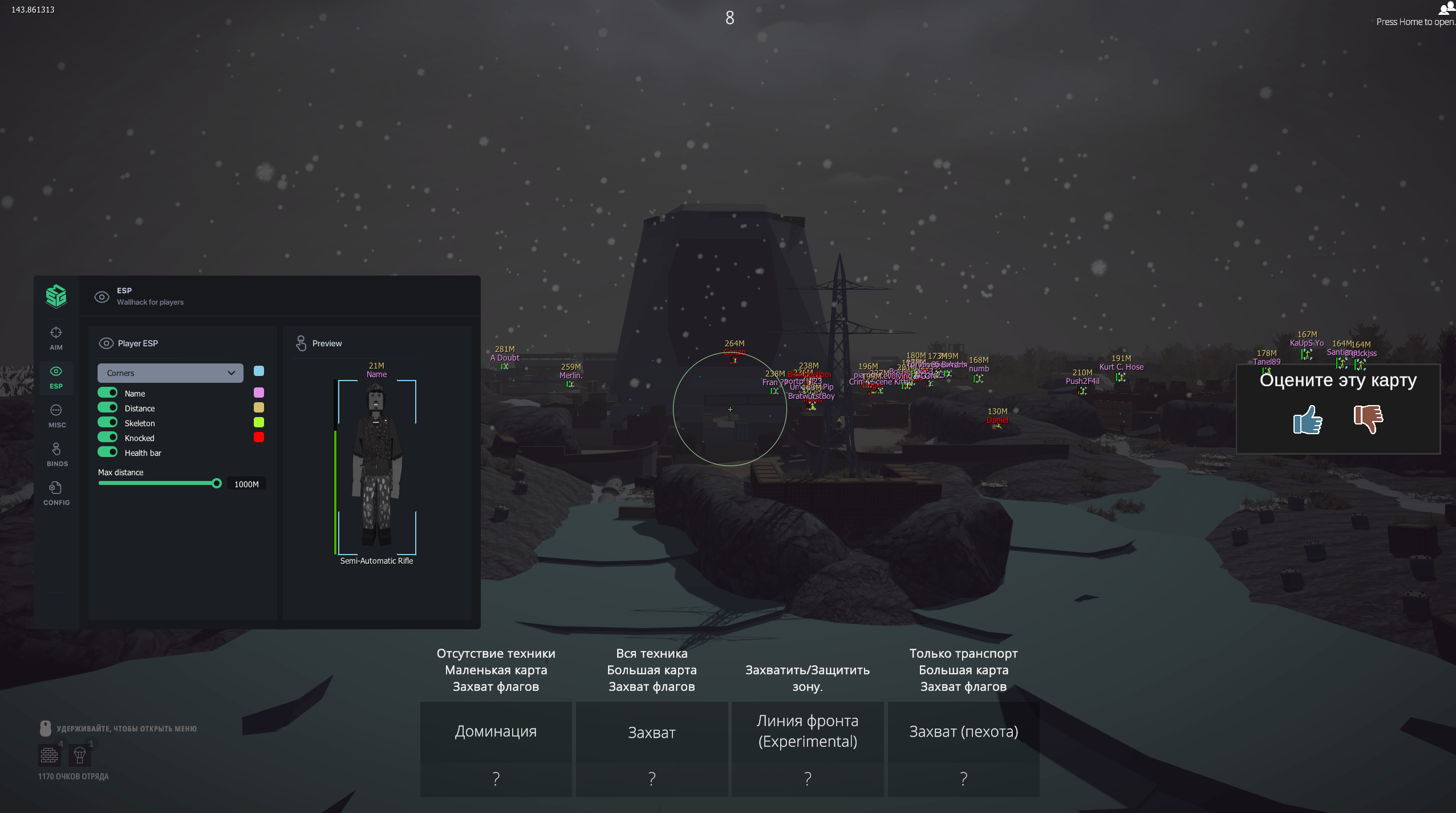The image size is (1456, 813).
Task: Turn off the Skeleton toggle
Action: pos(107,423)
